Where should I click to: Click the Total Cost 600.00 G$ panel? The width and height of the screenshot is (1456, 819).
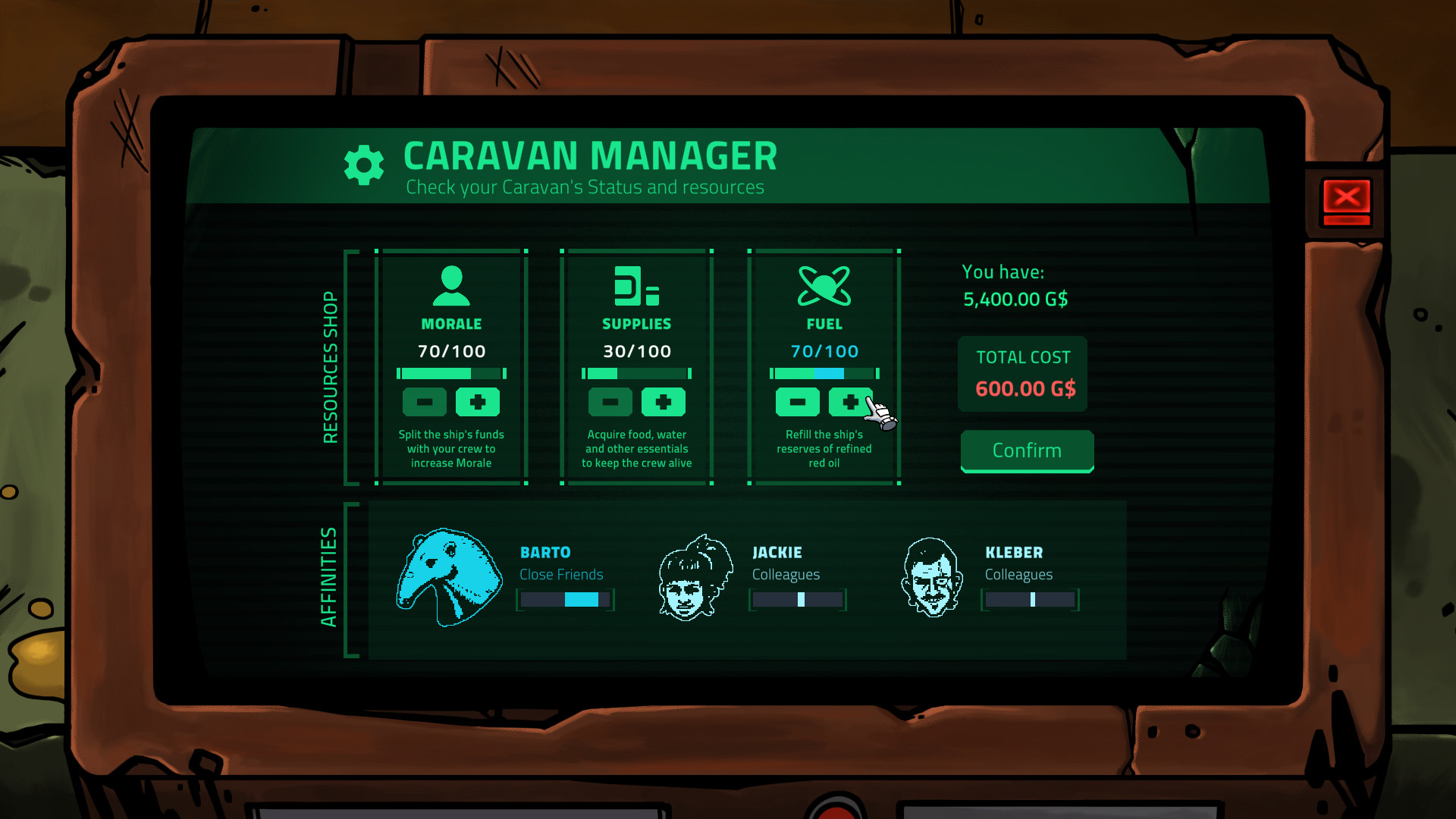(x=1022, y=374)
